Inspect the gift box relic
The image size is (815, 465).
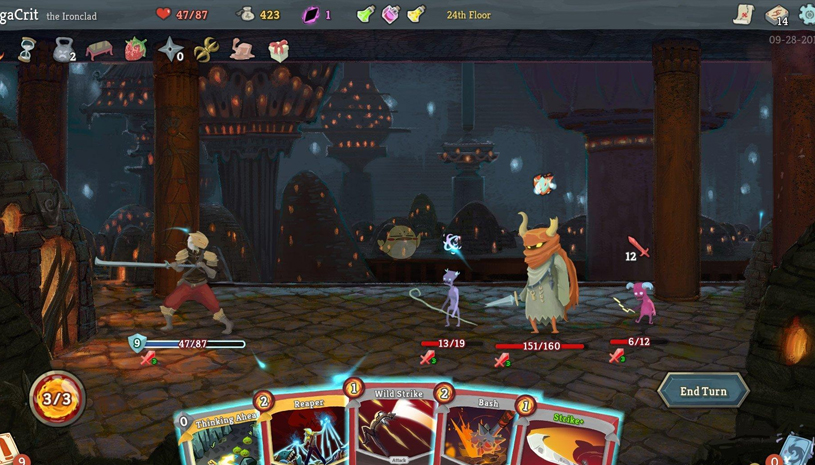(279, 50)
